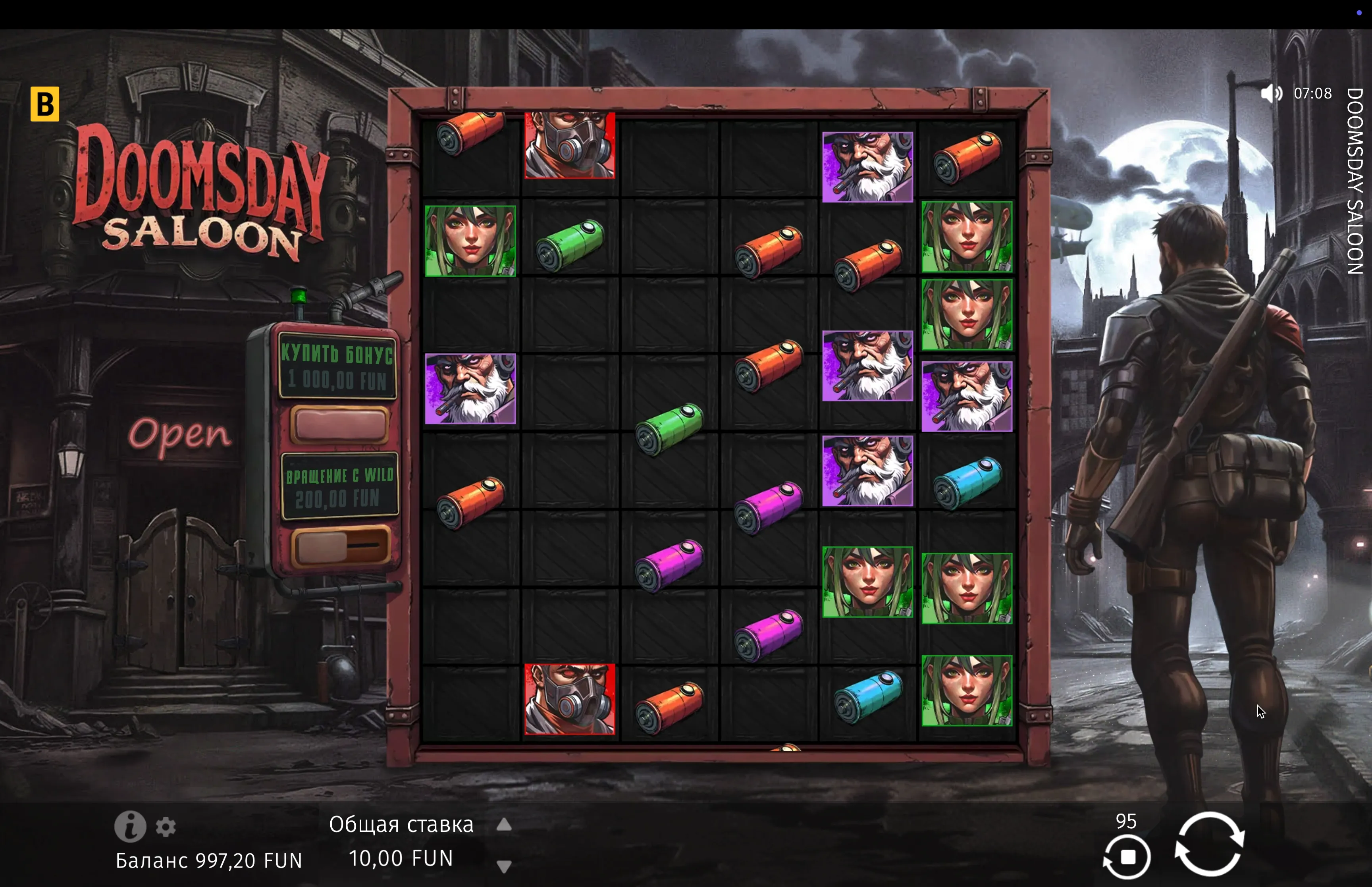Open the gear settings menu
The width and height of the screenshot is (1372, 887).
point(166,827)
